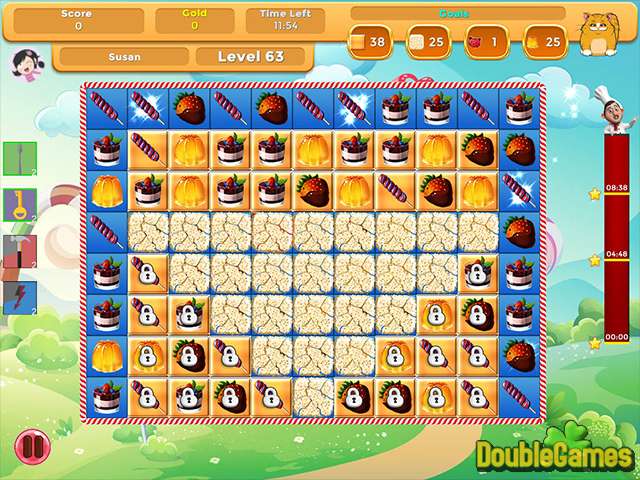Select the arrow power-up
This screenshot has height=480, width=640.
click(20, 158)
